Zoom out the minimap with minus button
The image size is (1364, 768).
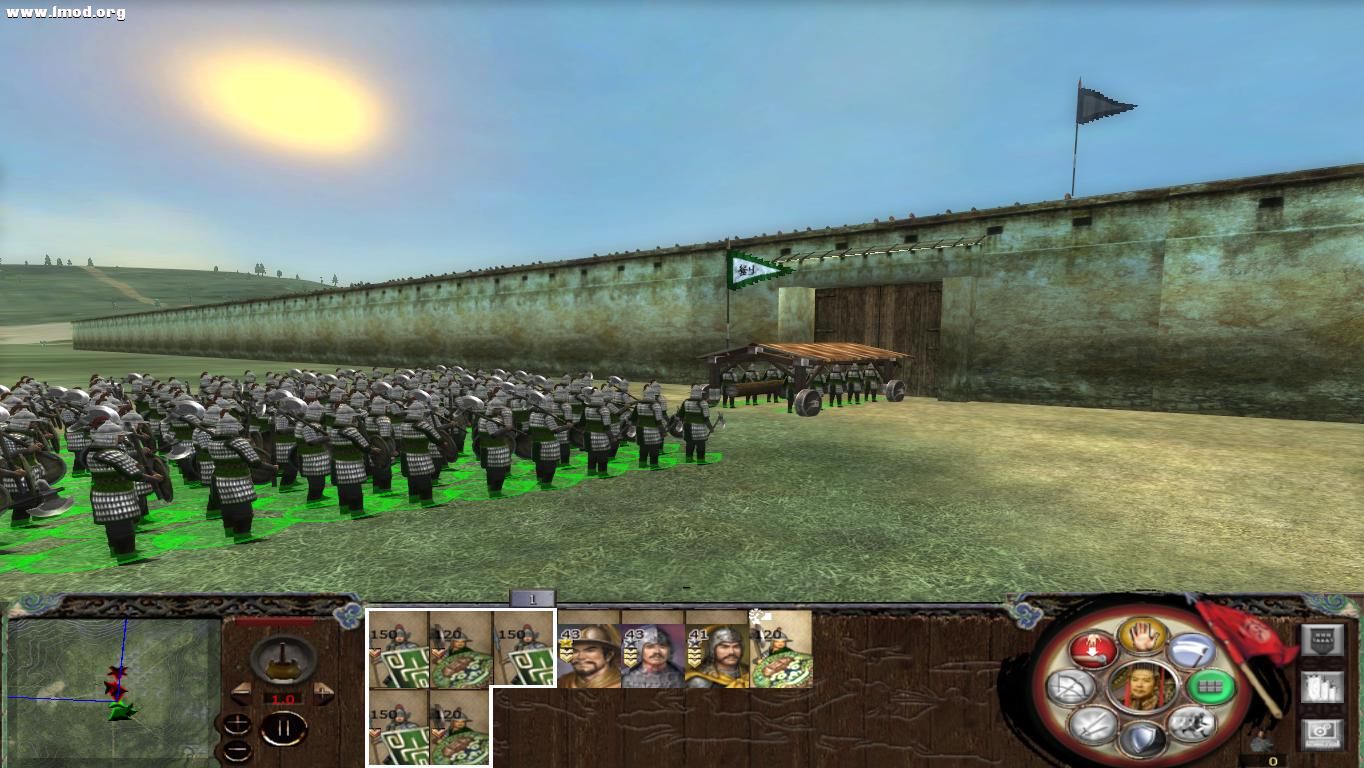[x=238, y=752]
